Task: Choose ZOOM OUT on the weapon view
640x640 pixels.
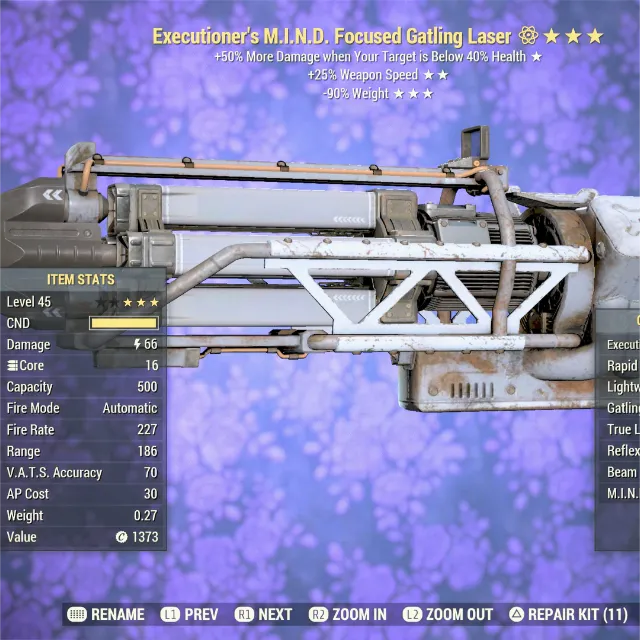Action: (449, 614)
